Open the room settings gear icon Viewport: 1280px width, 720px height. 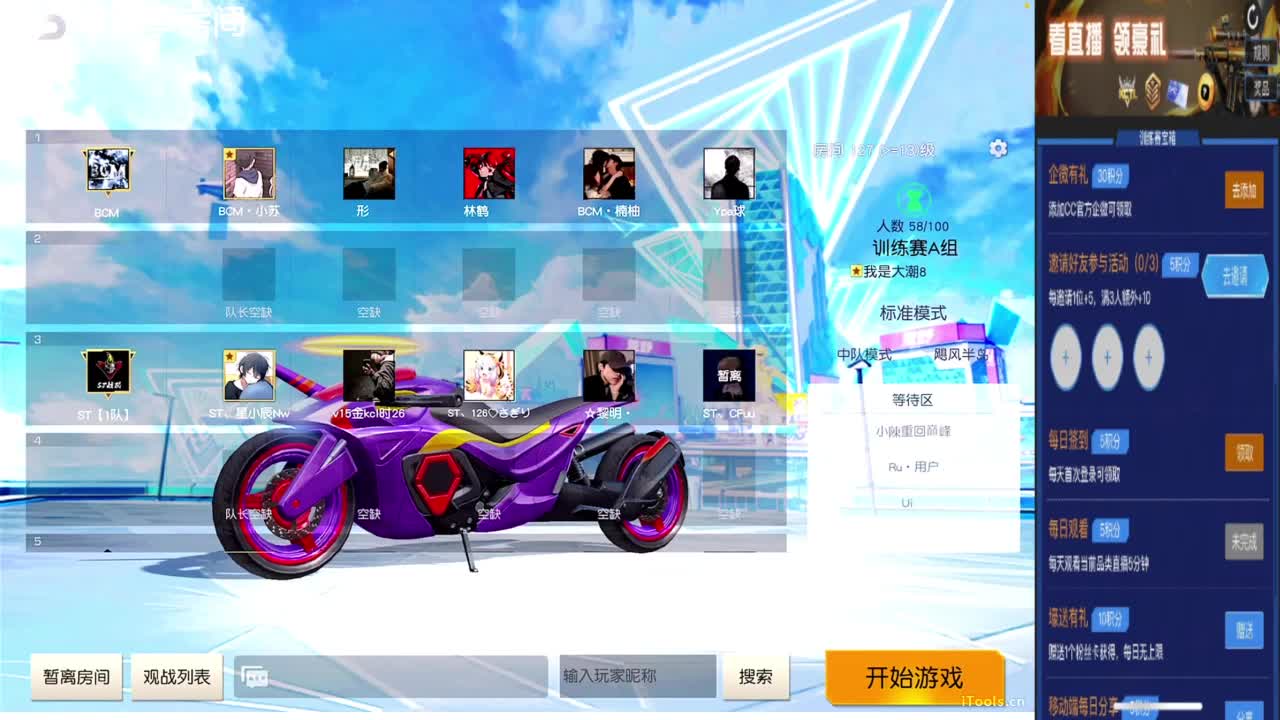coord(997,148)
